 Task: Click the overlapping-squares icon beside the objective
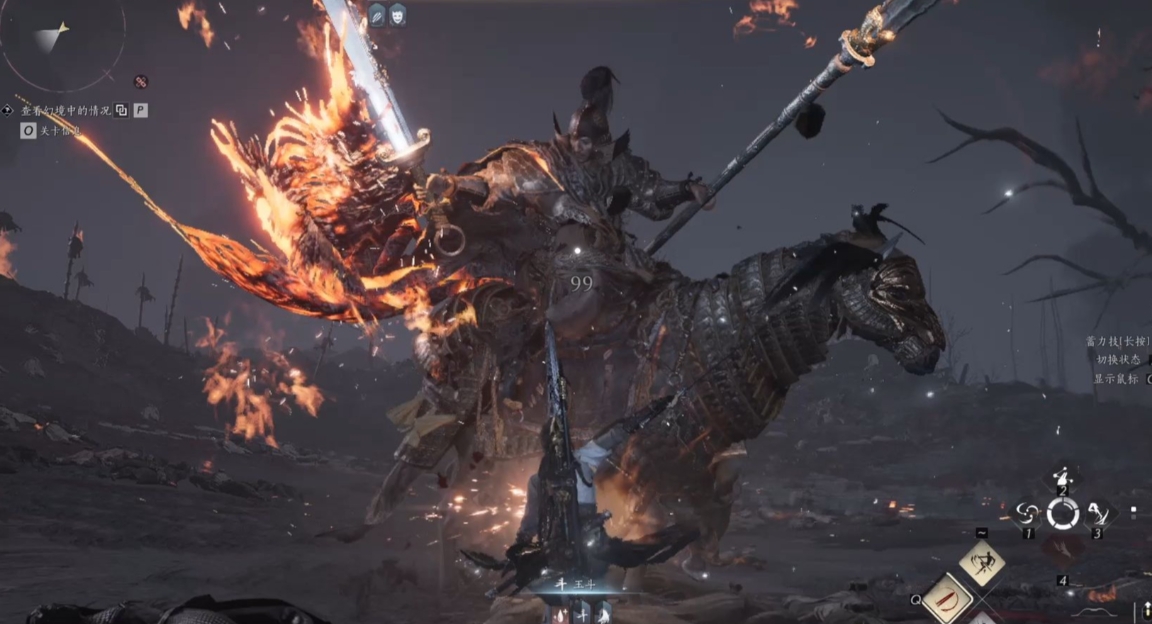point(121,110)
